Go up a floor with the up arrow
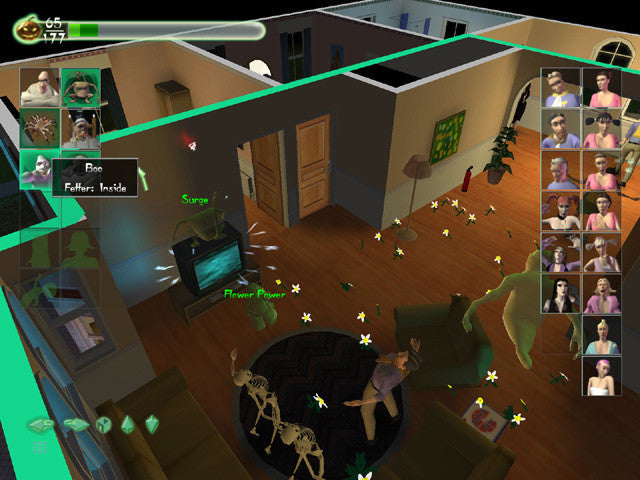640x480 pixels. [128, 424]
